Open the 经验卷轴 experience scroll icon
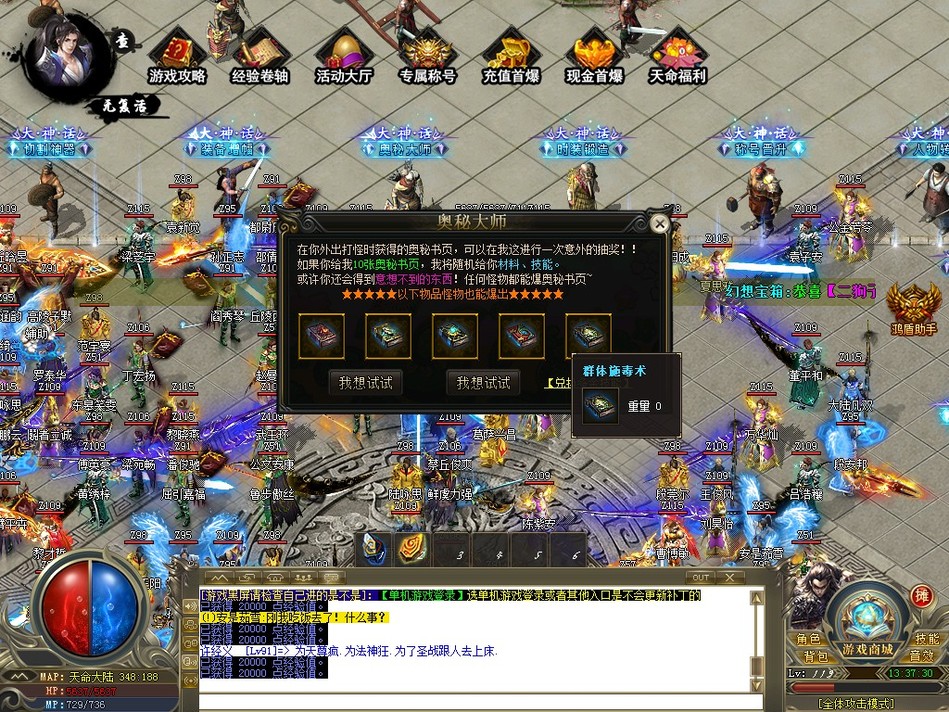 pos(260,56)
